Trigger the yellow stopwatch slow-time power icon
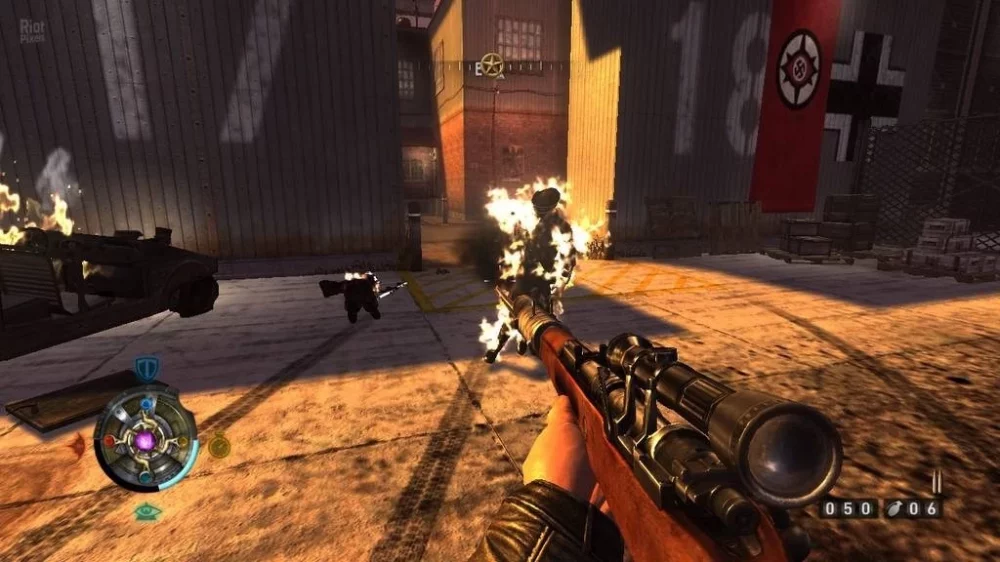The height and width of the screenshot is (562, 1000). (219, 446)
